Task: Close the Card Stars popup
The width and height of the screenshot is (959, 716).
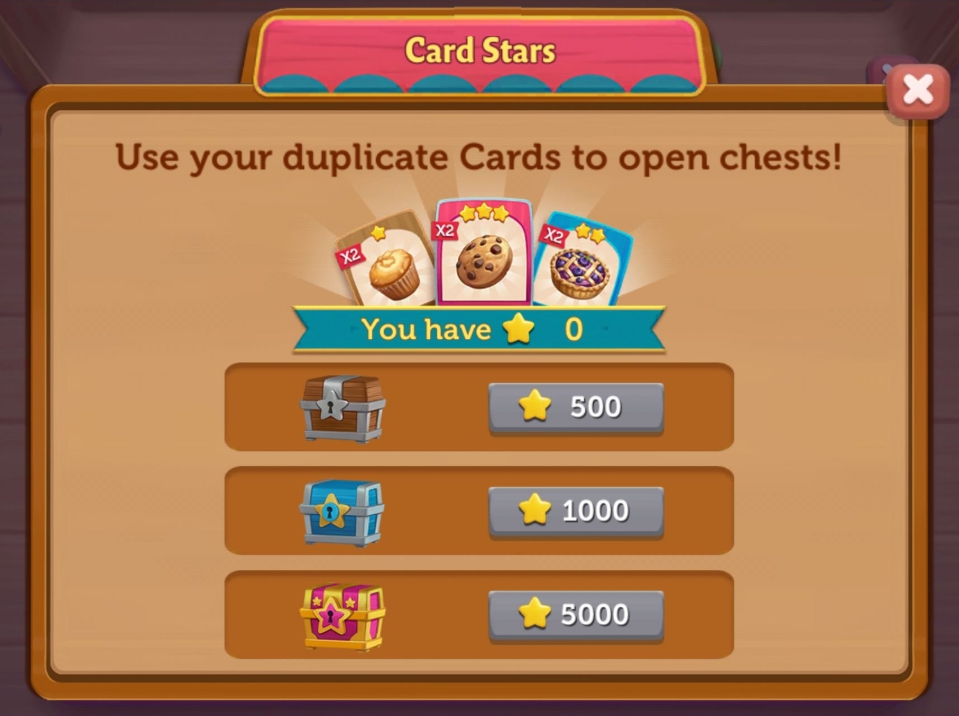Action: click(917, 92)
